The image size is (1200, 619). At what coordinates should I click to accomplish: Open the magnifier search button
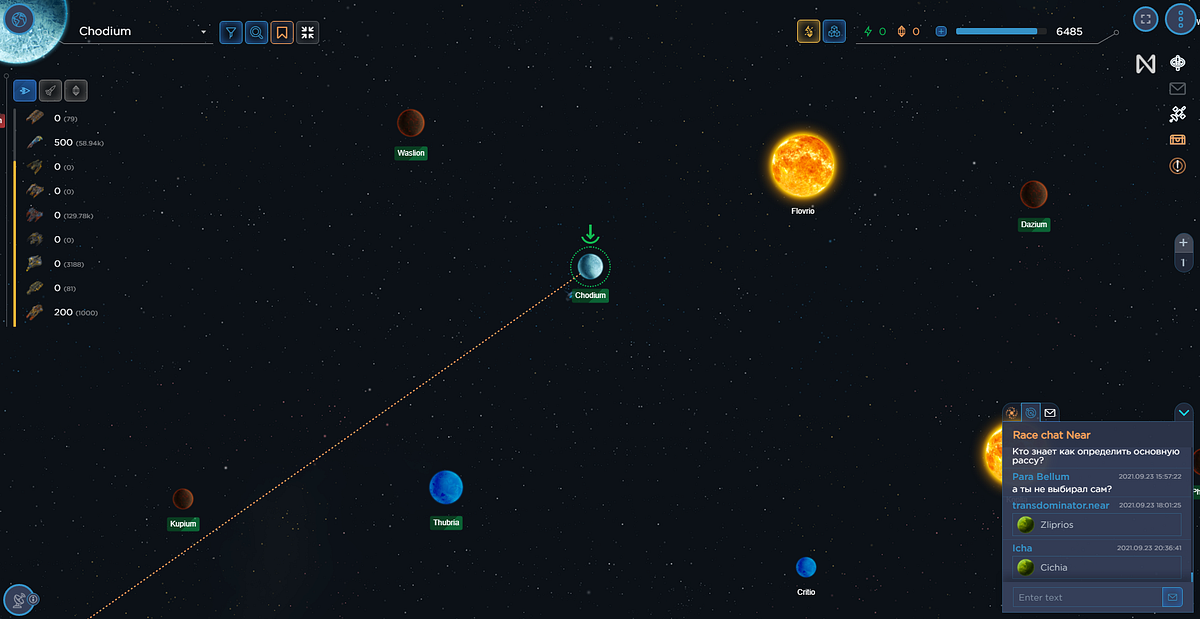[x=257, y=32]
